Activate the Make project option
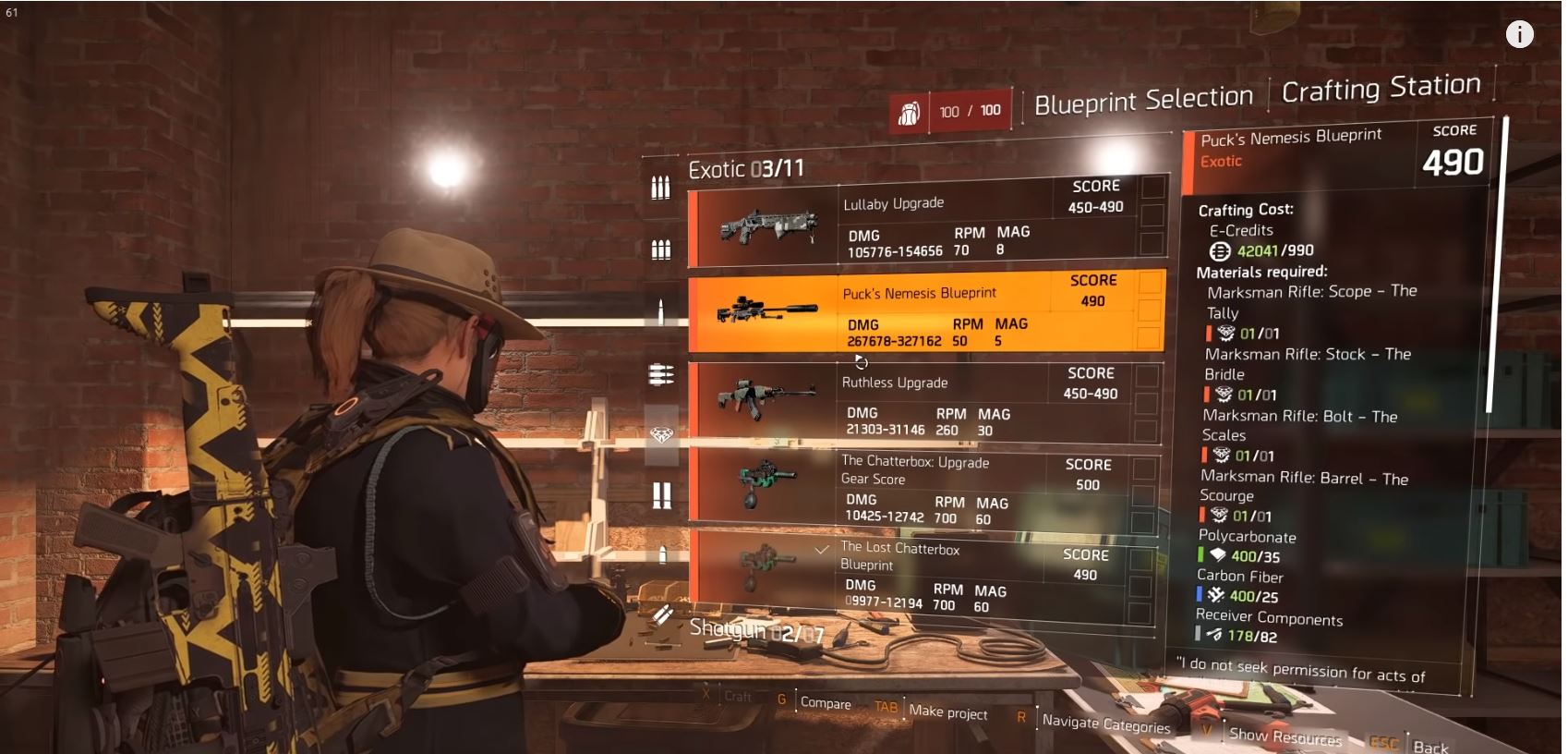The width and height of the screenshot is (1568, 754). tap(947, 711)
